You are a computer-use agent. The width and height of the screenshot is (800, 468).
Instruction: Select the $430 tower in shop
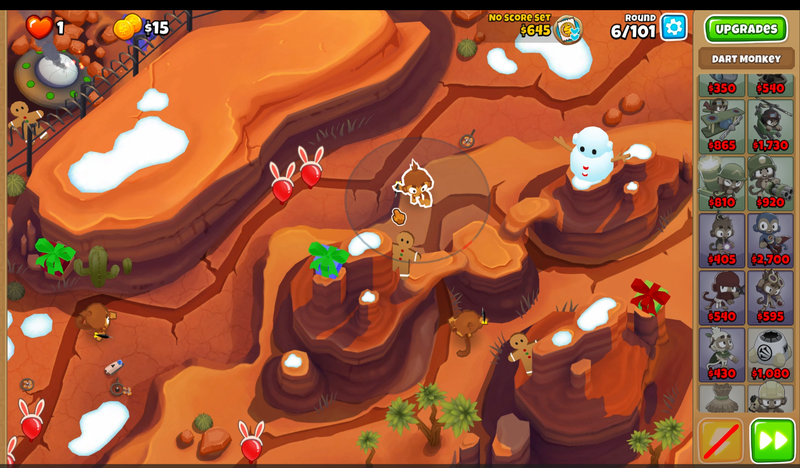coord(722,353)
